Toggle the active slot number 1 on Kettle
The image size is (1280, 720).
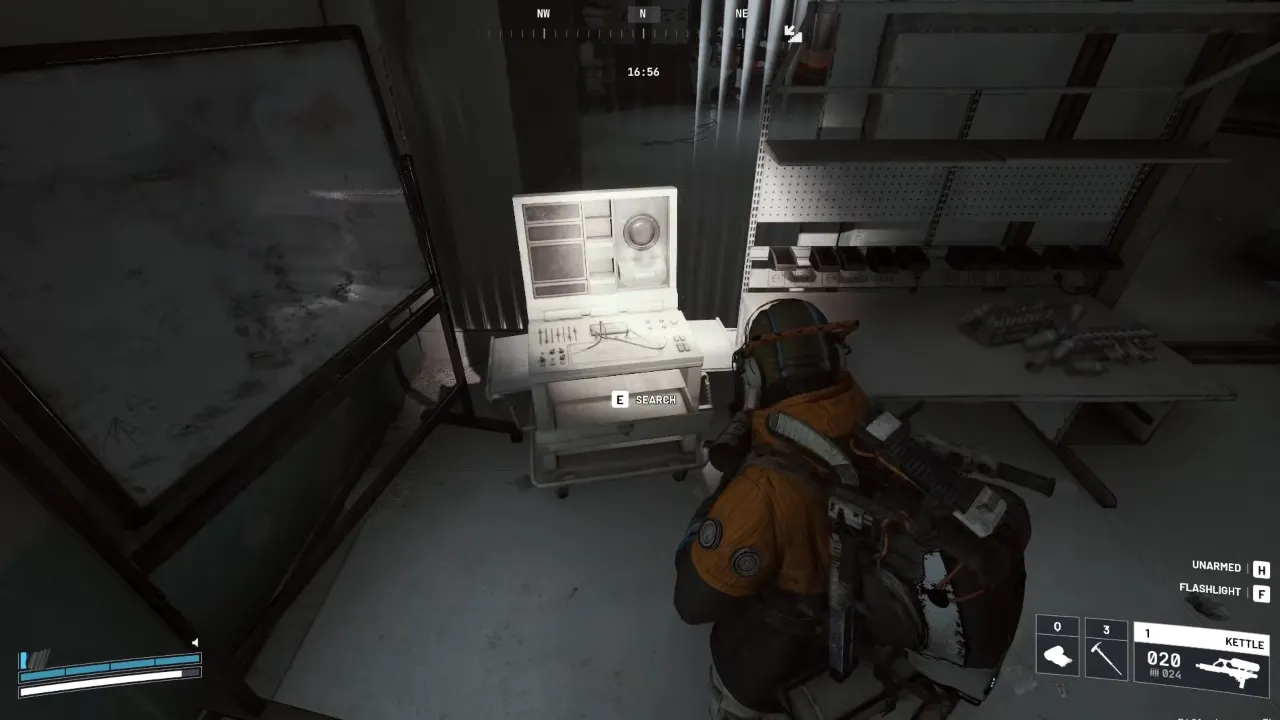[x=1146, y=633]
